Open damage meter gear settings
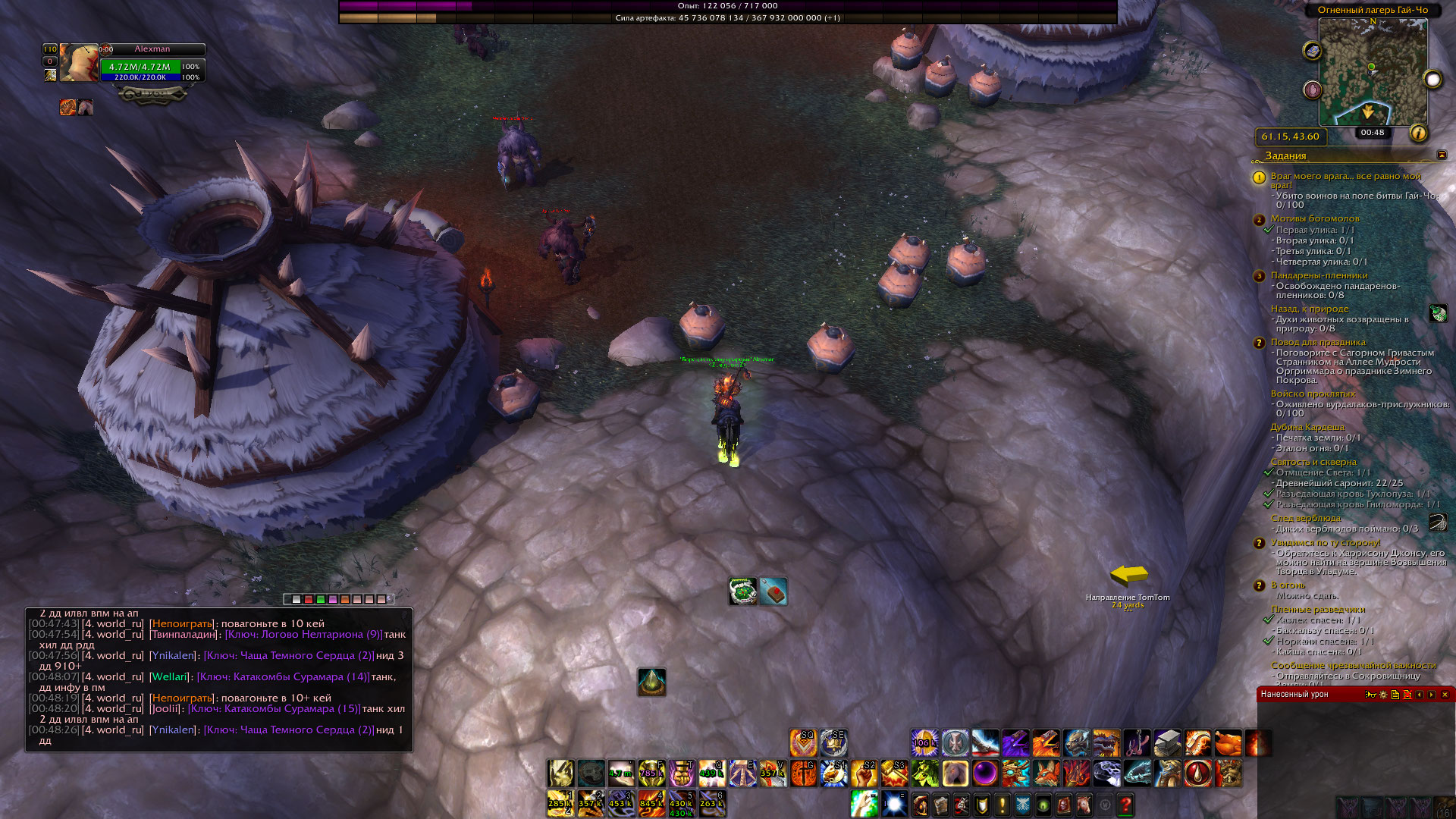1456x819 pixels. point(1383,695)
